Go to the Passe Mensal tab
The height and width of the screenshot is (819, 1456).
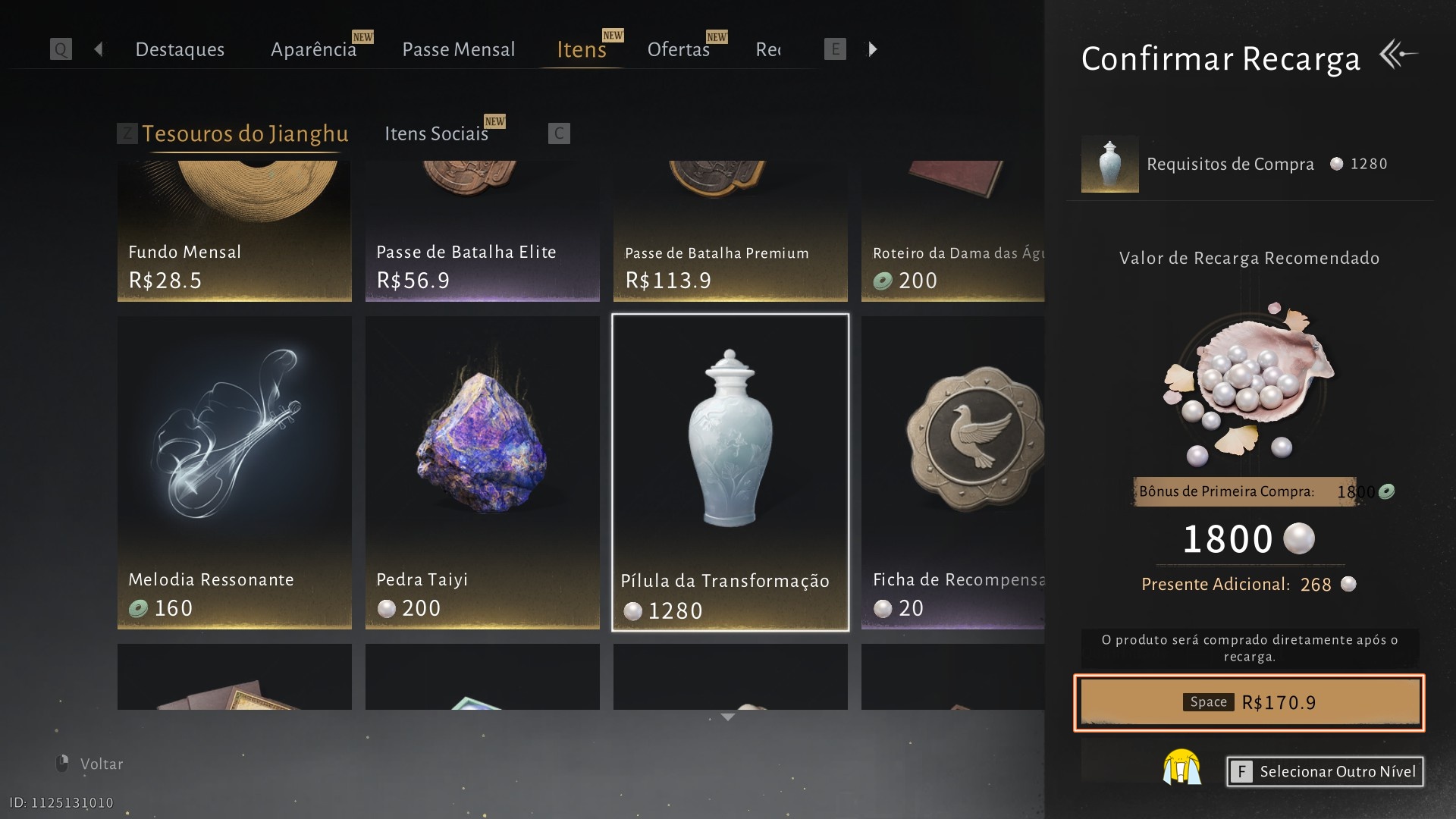pos(458,49)
